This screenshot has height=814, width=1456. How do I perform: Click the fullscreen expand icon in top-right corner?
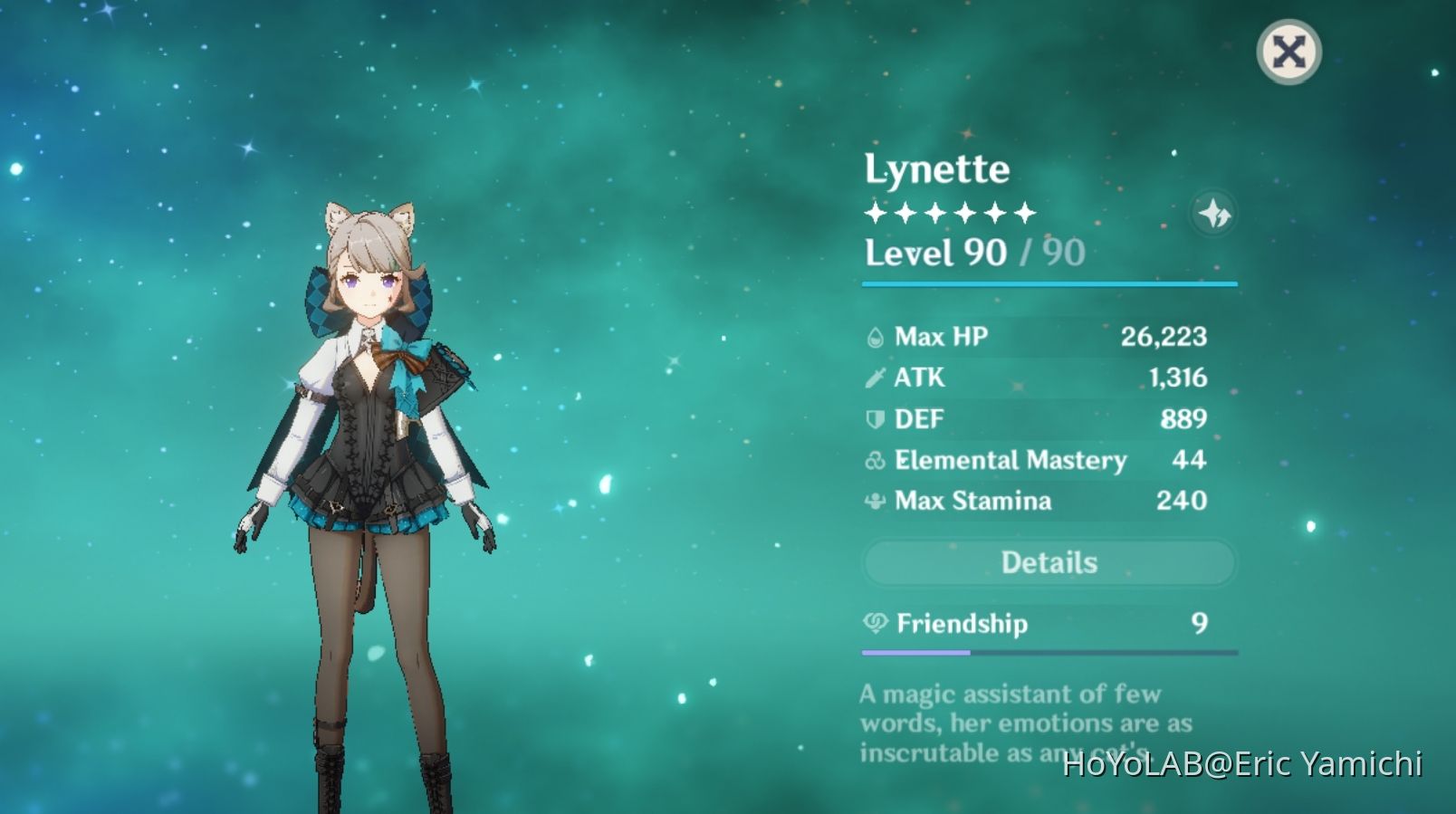click(x=1289, y=52)
